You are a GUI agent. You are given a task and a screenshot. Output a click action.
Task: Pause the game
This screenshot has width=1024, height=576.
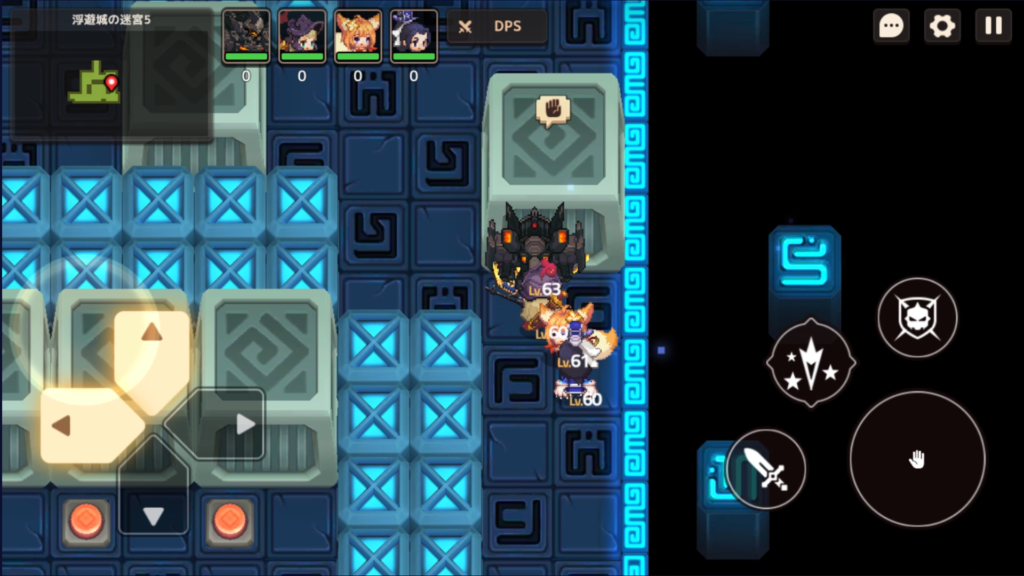993,26
